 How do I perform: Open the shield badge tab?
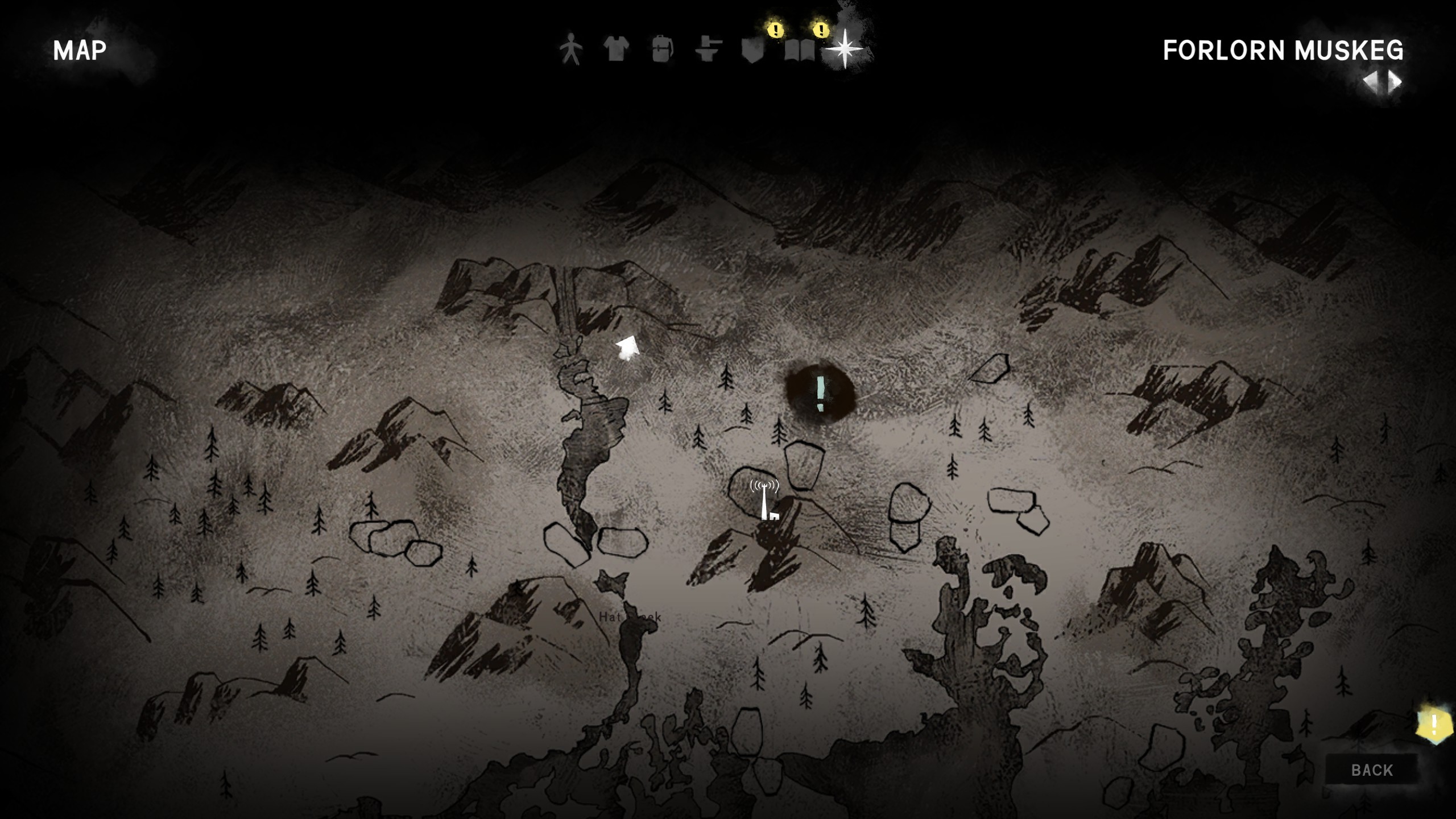(752, 51)
